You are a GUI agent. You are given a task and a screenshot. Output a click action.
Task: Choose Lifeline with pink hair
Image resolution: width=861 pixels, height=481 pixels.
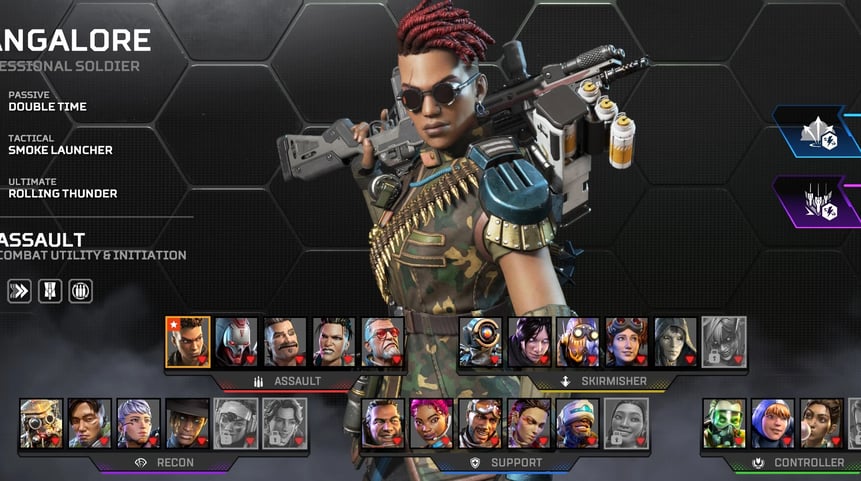432,423
